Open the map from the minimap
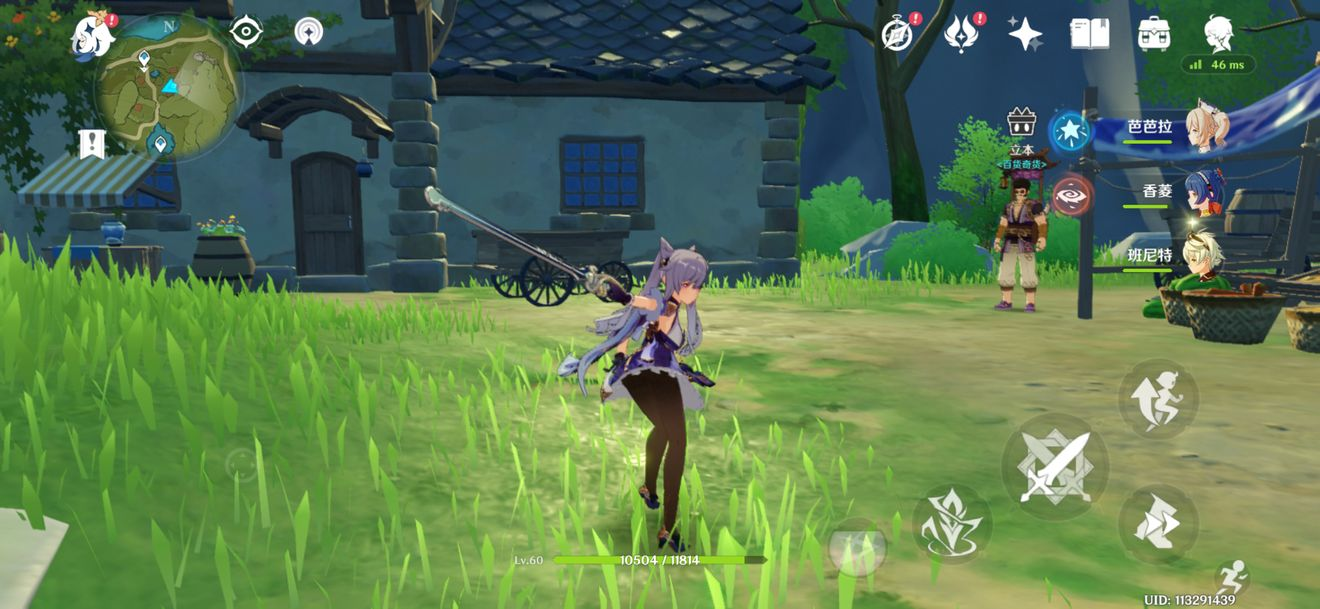 tap(167, 89)
